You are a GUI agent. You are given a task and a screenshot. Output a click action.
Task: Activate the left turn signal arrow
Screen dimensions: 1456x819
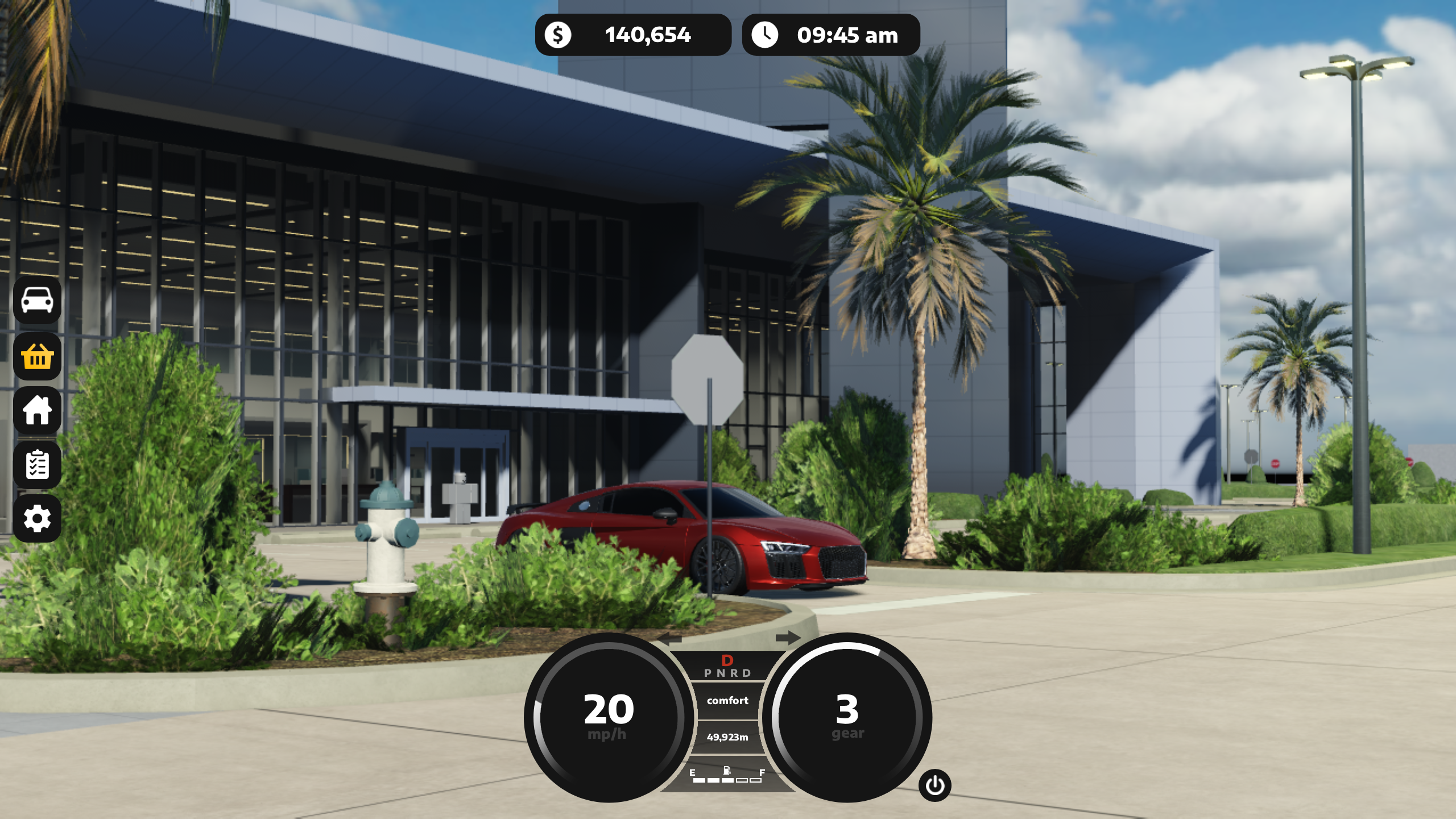point(670,639)
